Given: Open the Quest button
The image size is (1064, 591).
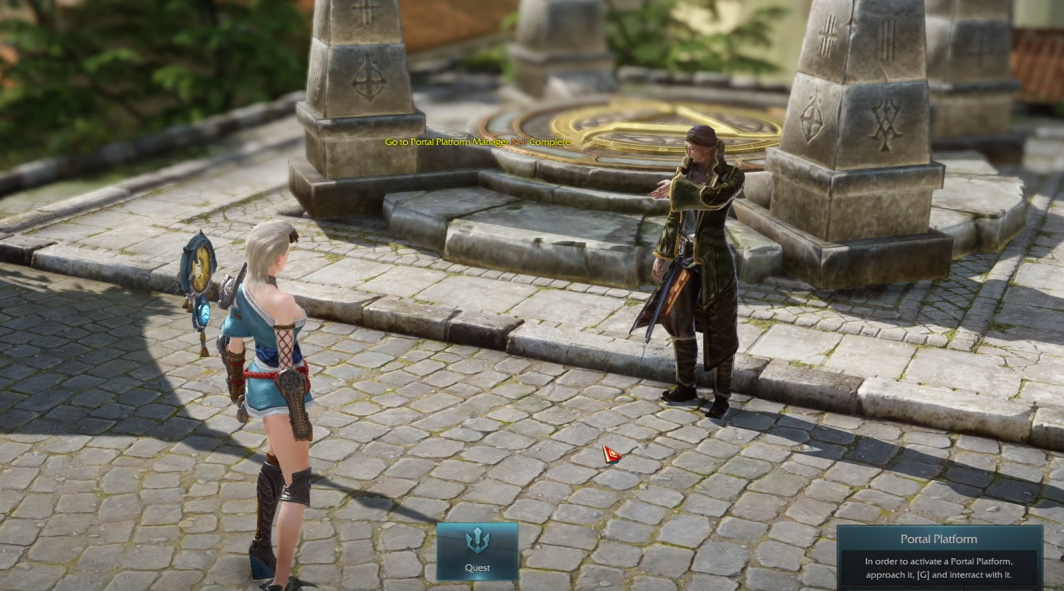Looking at the screenshot, I should point(477,551).
